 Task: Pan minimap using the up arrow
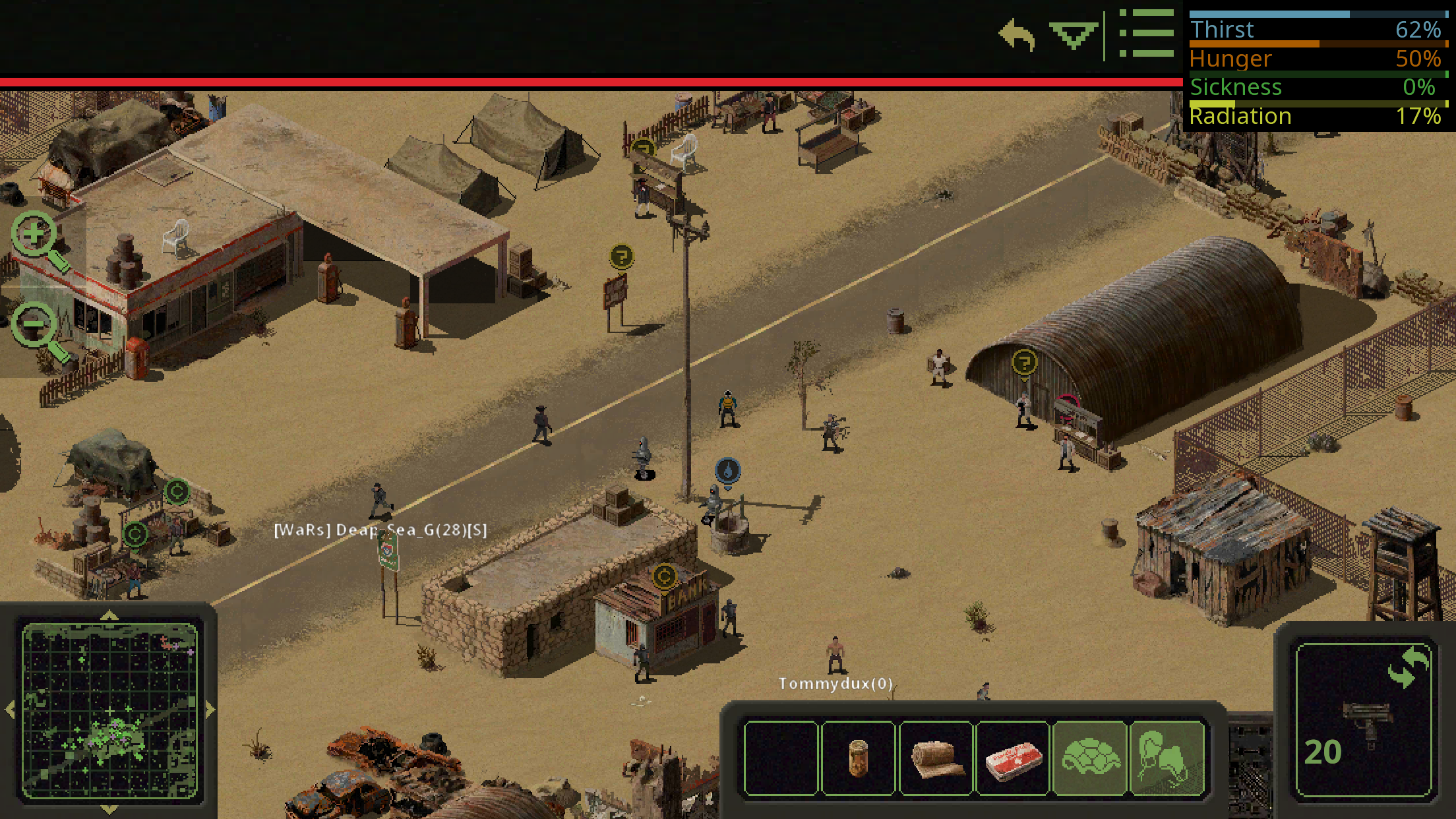click(x=109, y=616)
